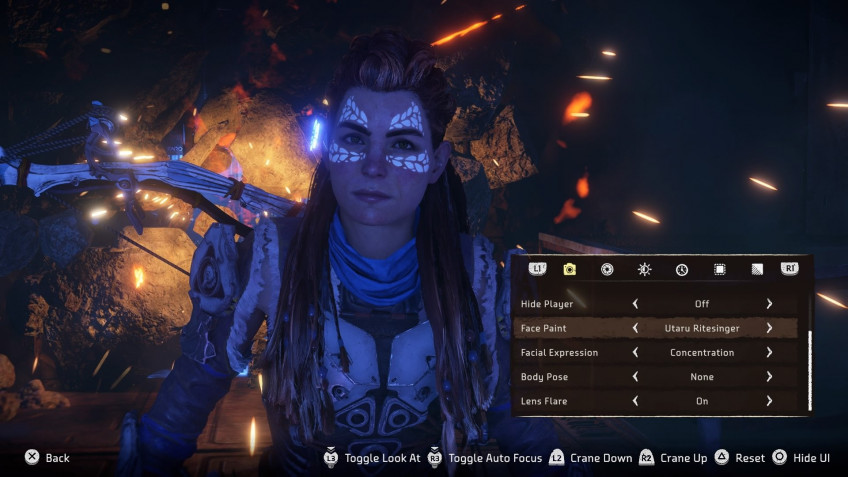Choose the next Face Paint option
The width and height of the screenshot is (848, 477).
click(769, 328)
